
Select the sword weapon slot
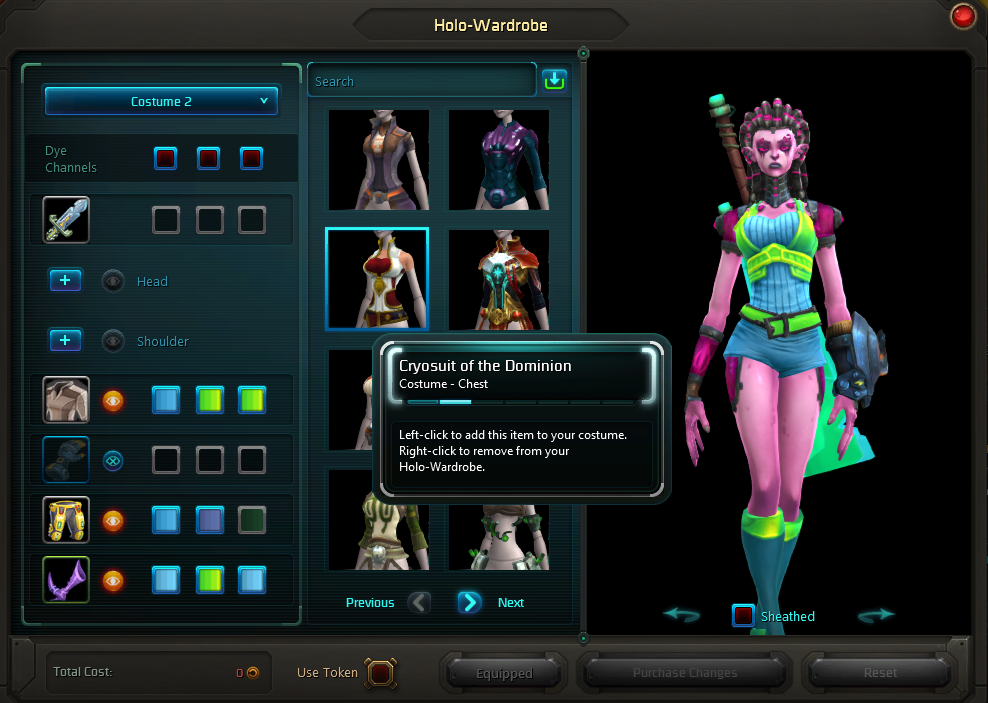(66, 220)
